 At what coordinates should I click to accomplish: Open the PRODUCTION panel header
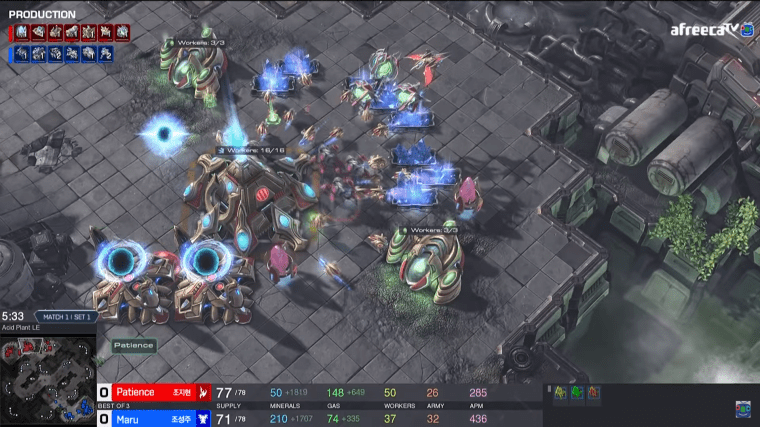(42, 14)
